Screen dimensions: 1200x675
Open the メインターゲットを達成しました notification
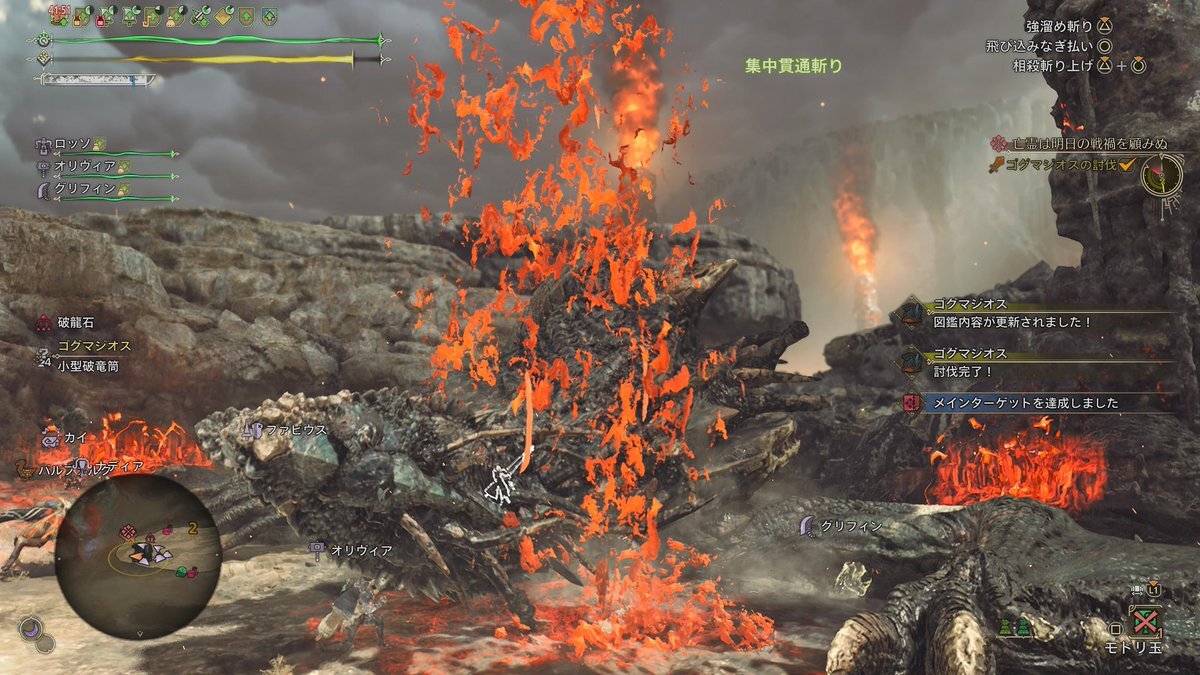coord(1025,403)
